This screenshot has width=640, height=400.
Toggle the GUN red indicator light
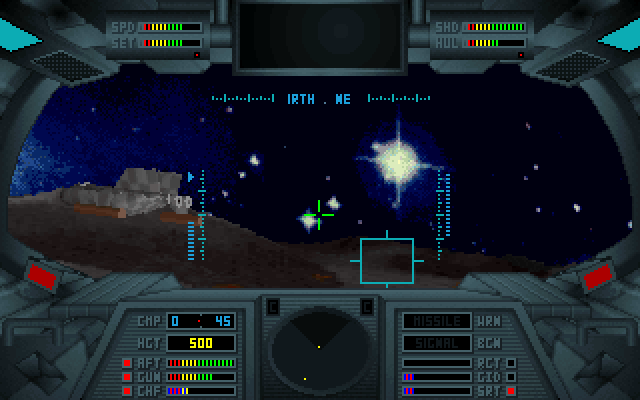(127, 376)
